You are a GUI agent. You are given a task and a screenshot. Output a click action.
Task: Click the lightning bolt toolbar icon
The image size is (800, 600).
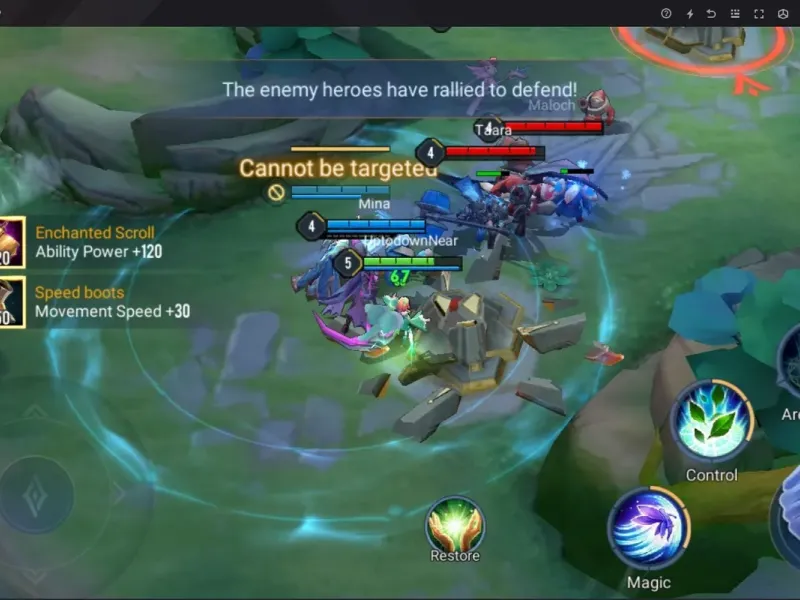coord(689,13)
